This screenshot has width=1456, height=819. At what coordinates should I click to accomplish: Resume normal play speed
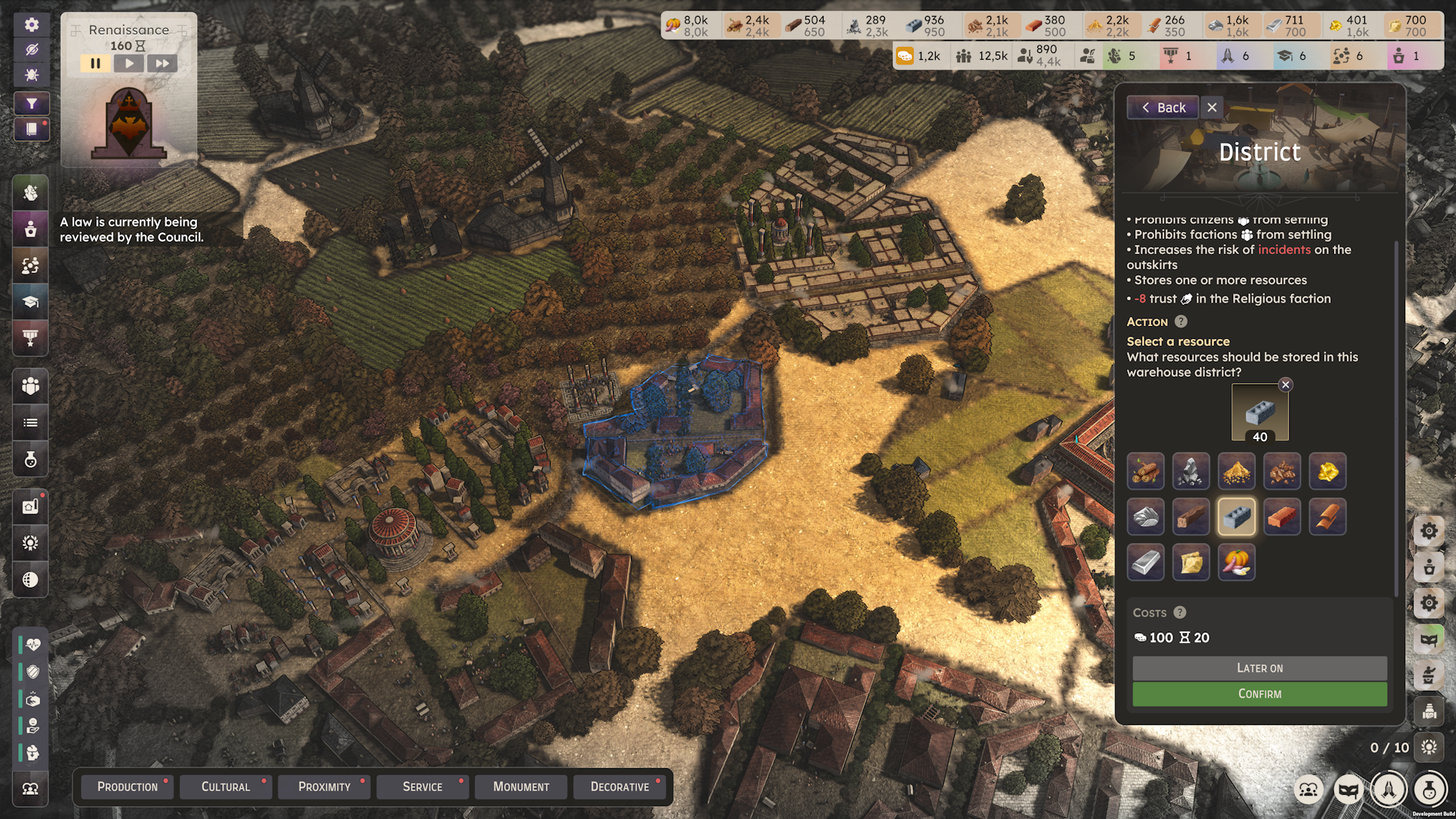tap(129, 64)
